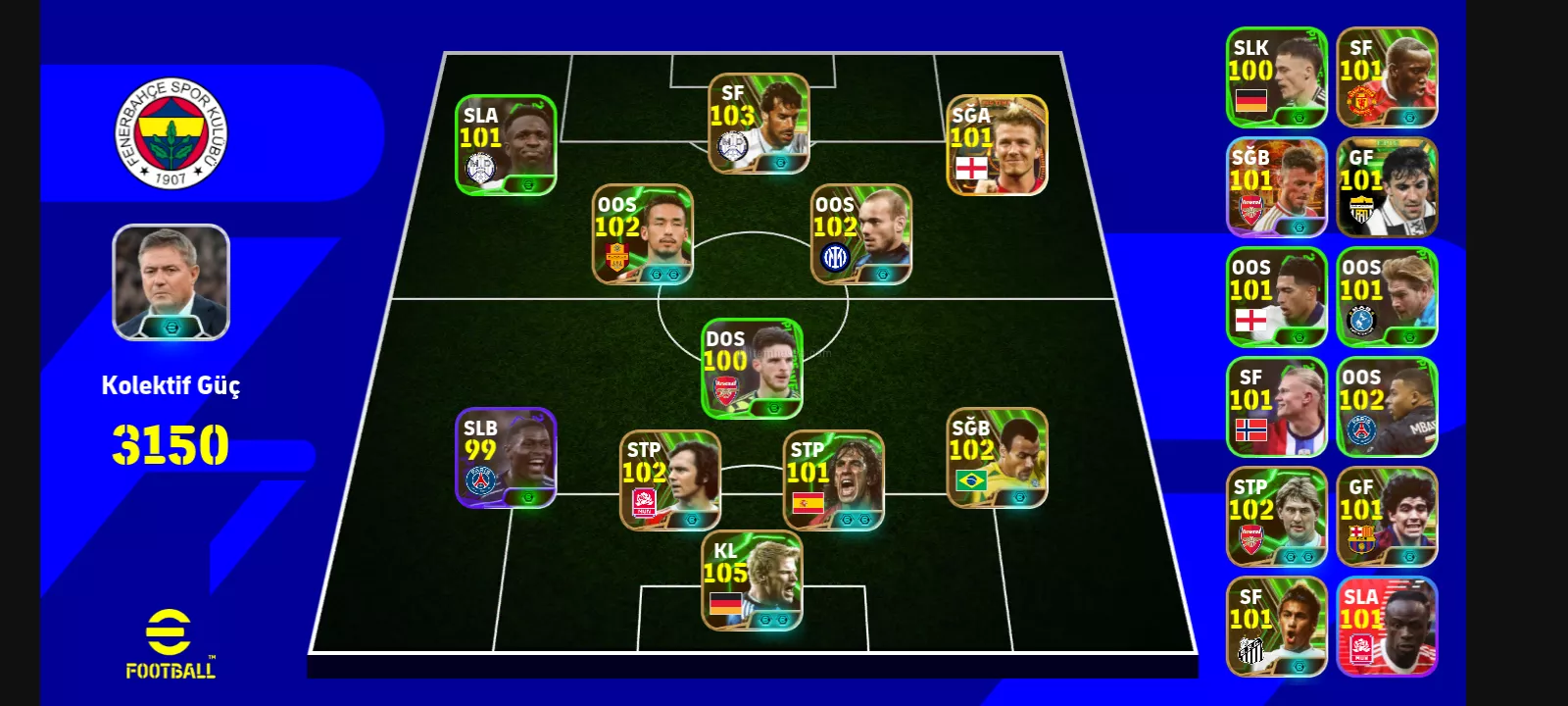Screen dimensions: 1568x706
Task: Choose the SF 101 Norway substitute card
Action: (1277, 407)
